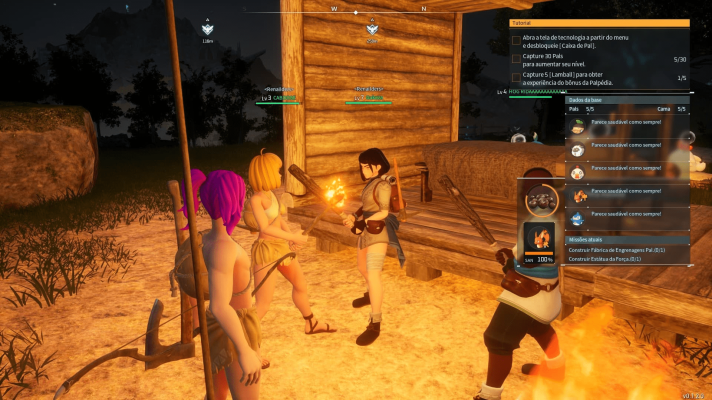Select the blue penguin Pal icon in base list

pos(578,218)
